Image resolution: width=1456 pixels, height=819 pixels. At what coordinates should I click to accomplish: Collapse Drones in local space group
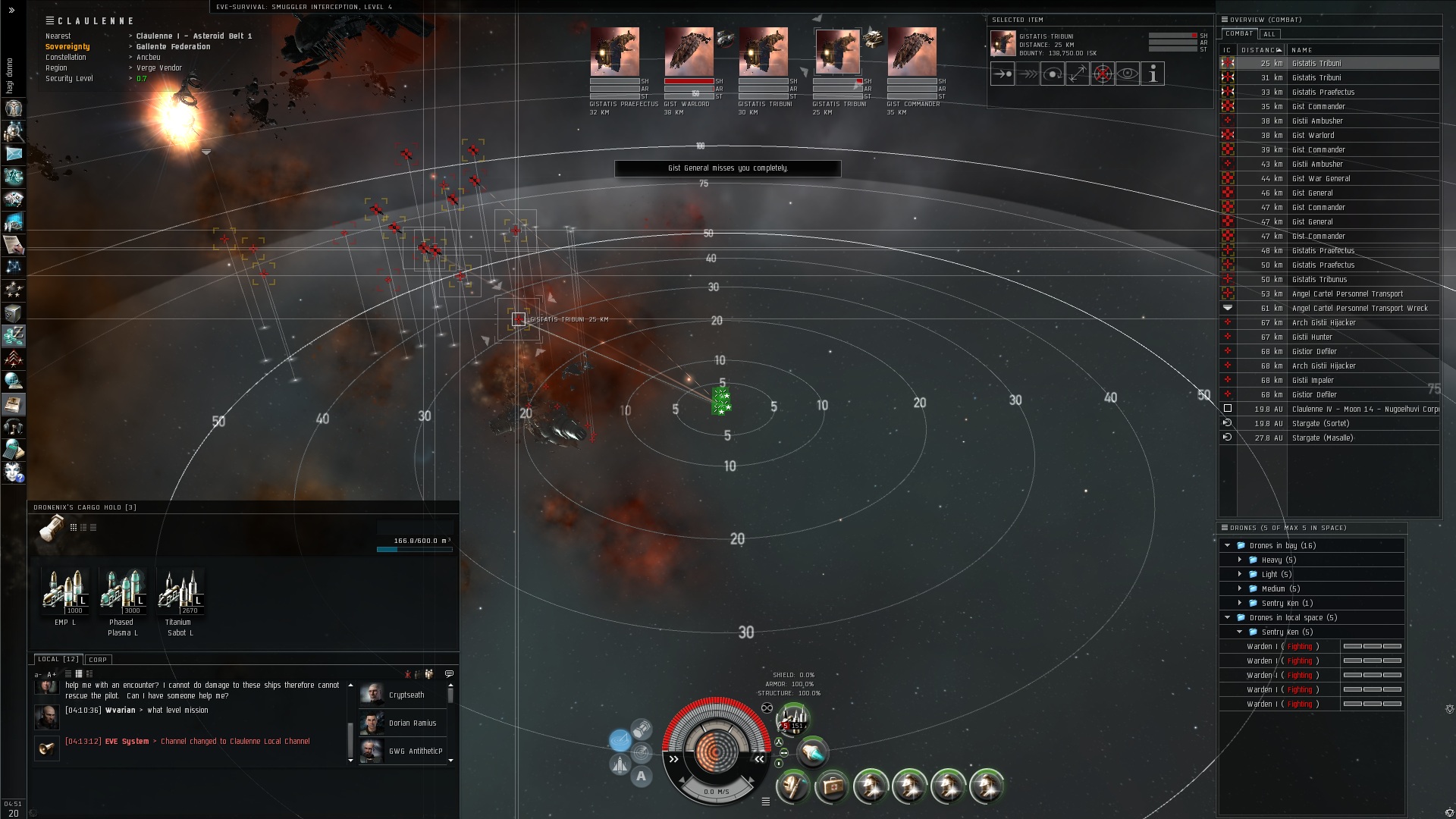point(1228,618)
